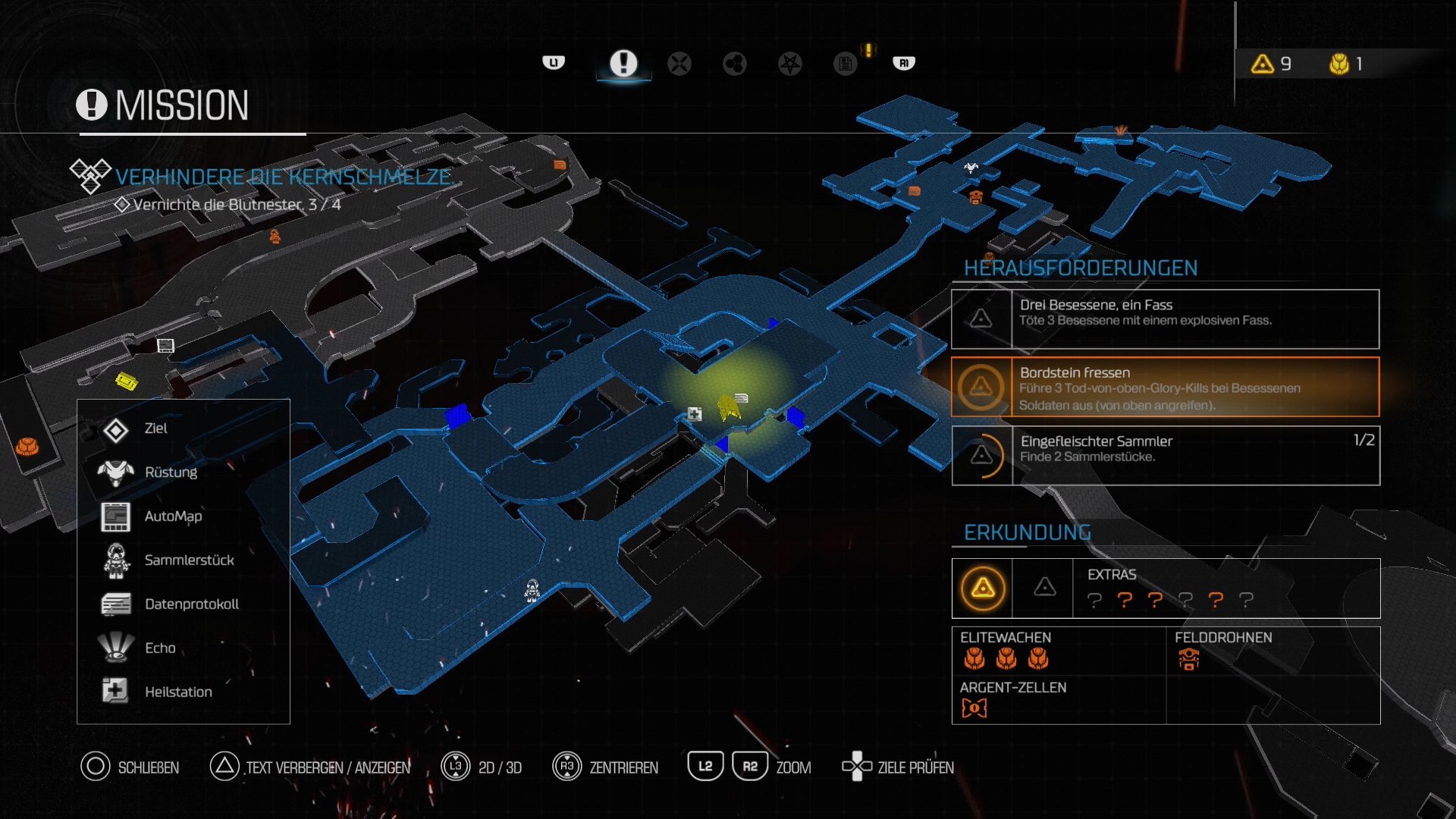Image resolution: width=1456 pixels, height=819 pixels.
Task: Open the hexagon-cluster suit tab
Action: [734, 64]
